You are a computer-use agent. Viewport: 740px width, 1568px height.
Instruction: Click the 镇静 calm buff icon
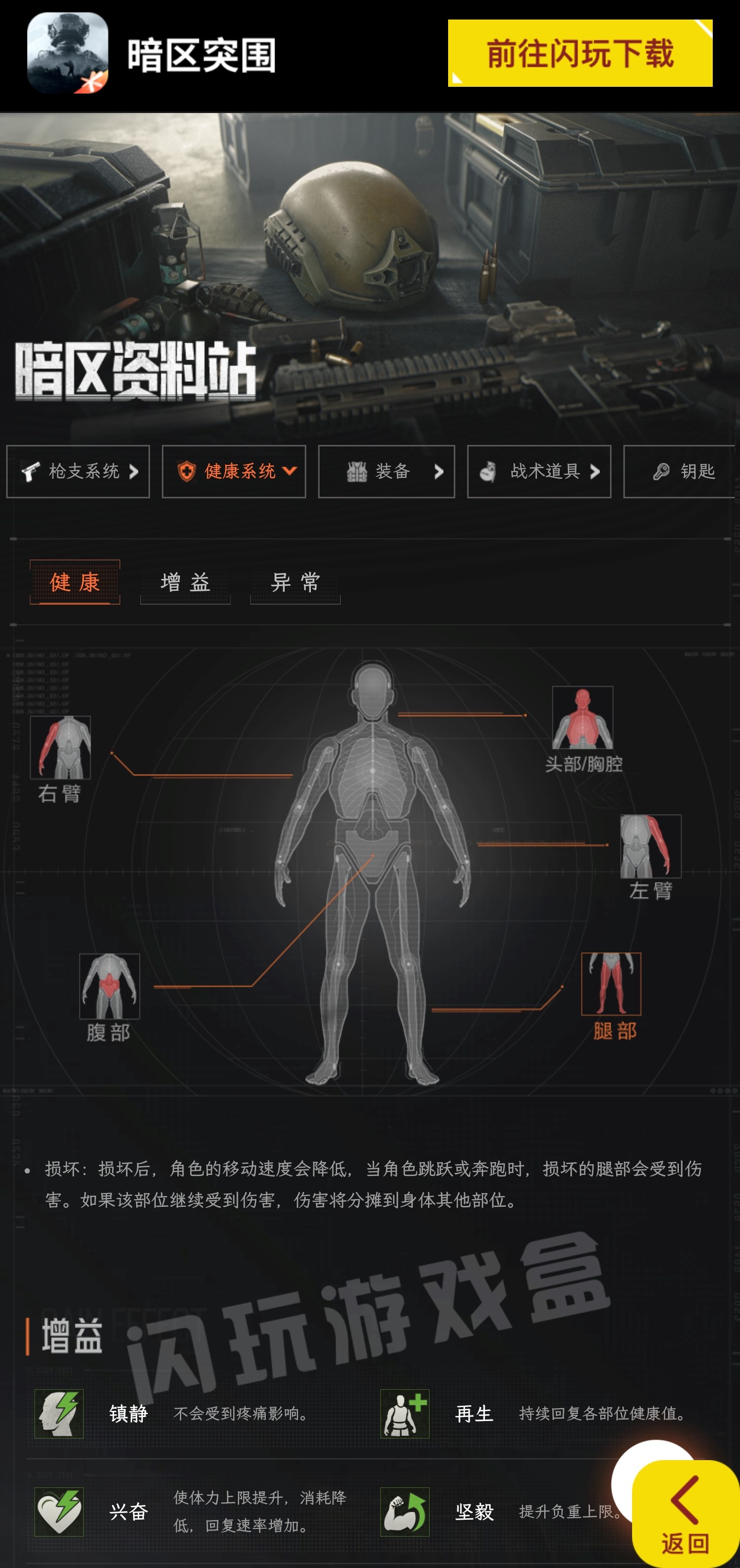(x=60, y=1414)
